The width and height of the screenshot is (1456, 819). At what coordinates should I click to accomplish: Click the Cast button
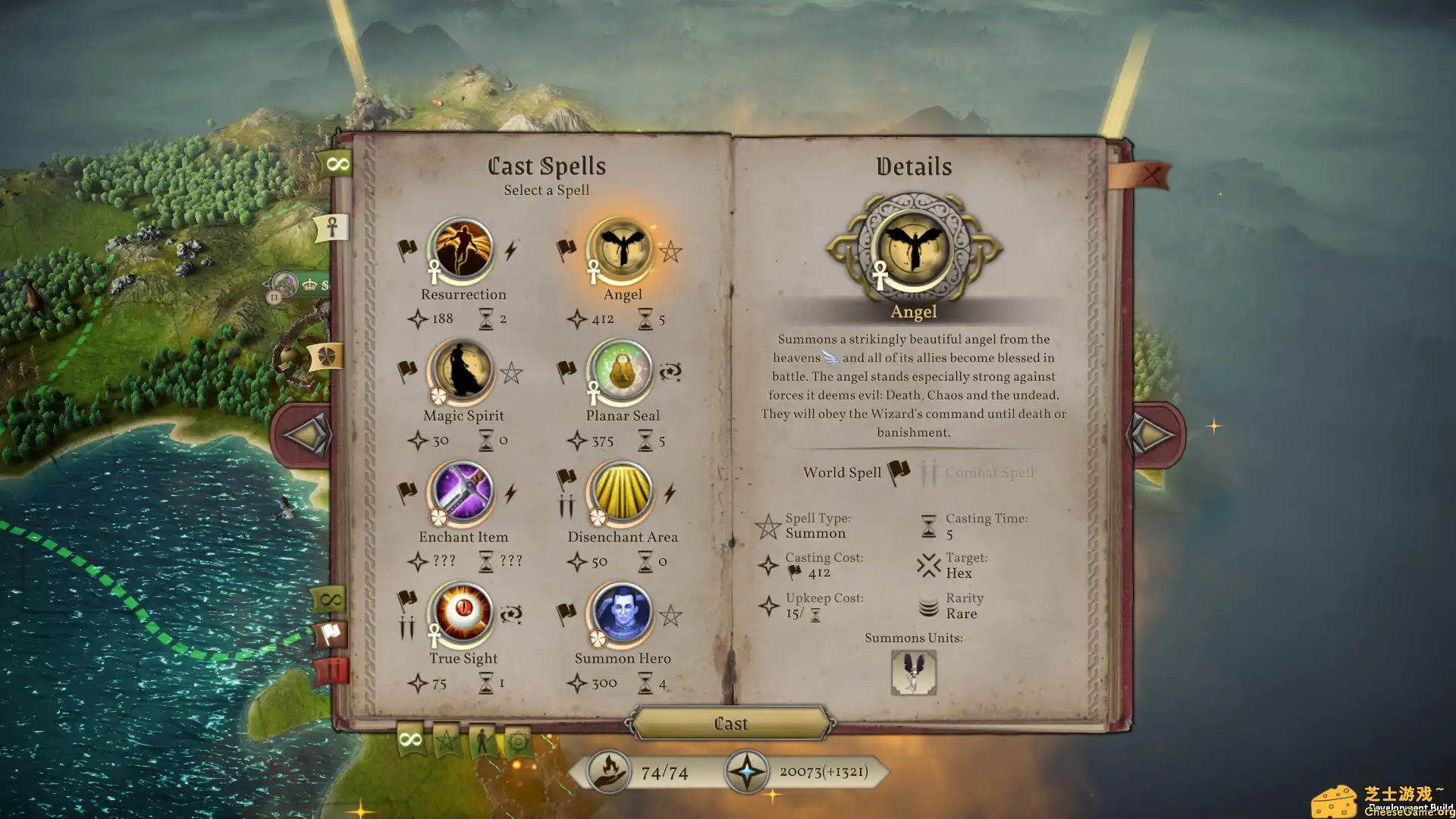(730, 723)
